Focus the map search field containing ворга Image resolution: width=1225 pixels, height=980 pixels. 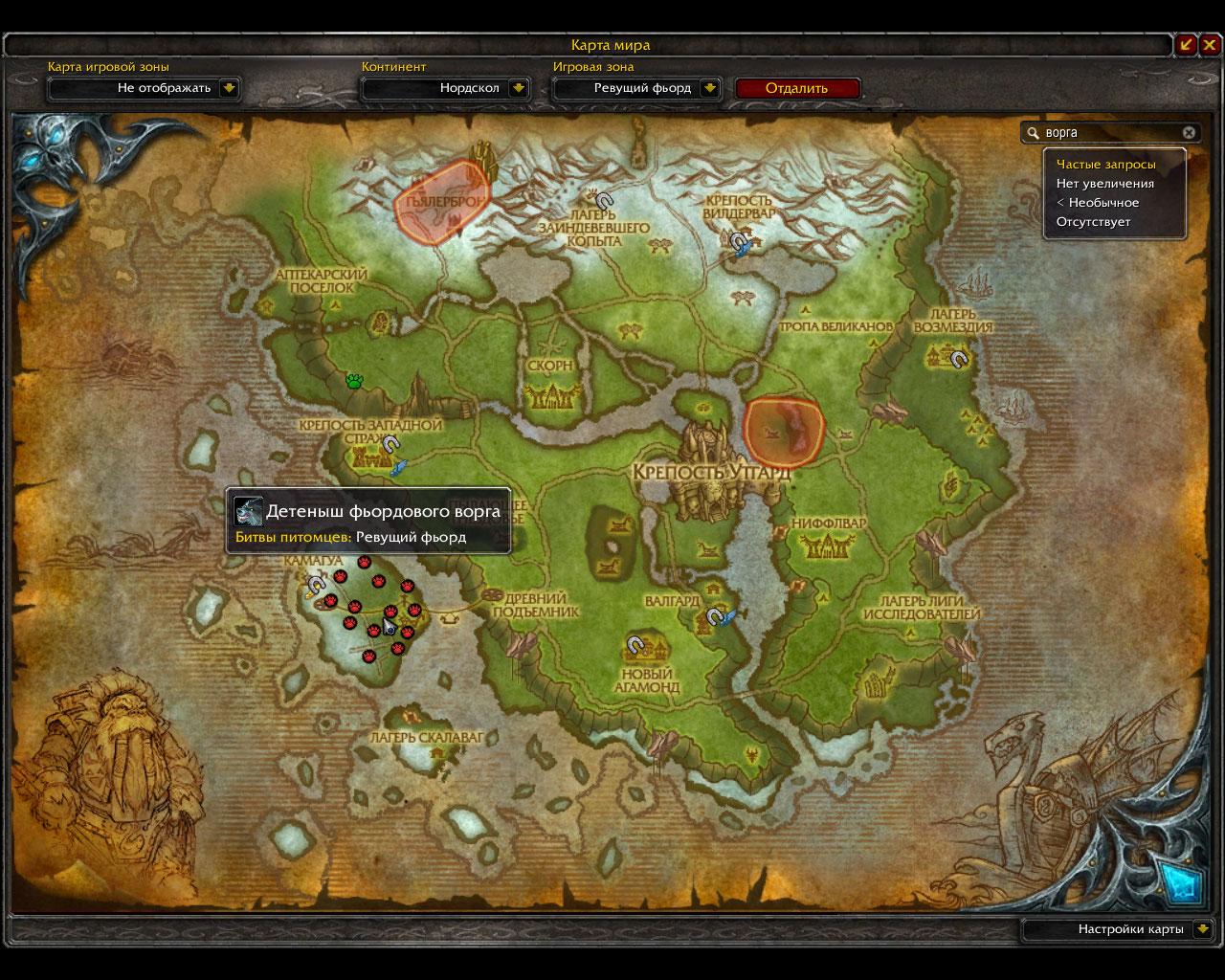tap(1110, 133)
